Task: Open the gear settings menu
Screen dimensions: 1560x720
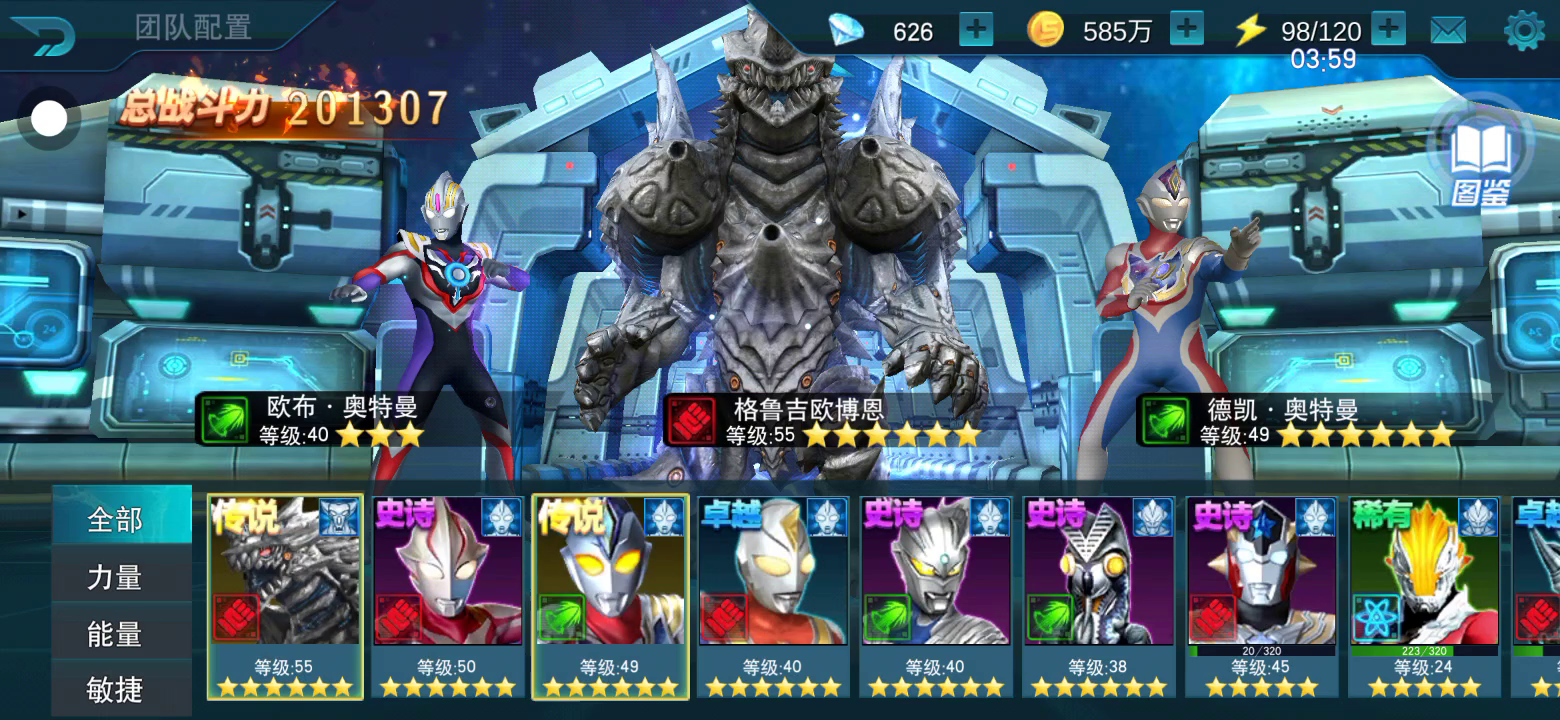Action: pos(1524,31)
